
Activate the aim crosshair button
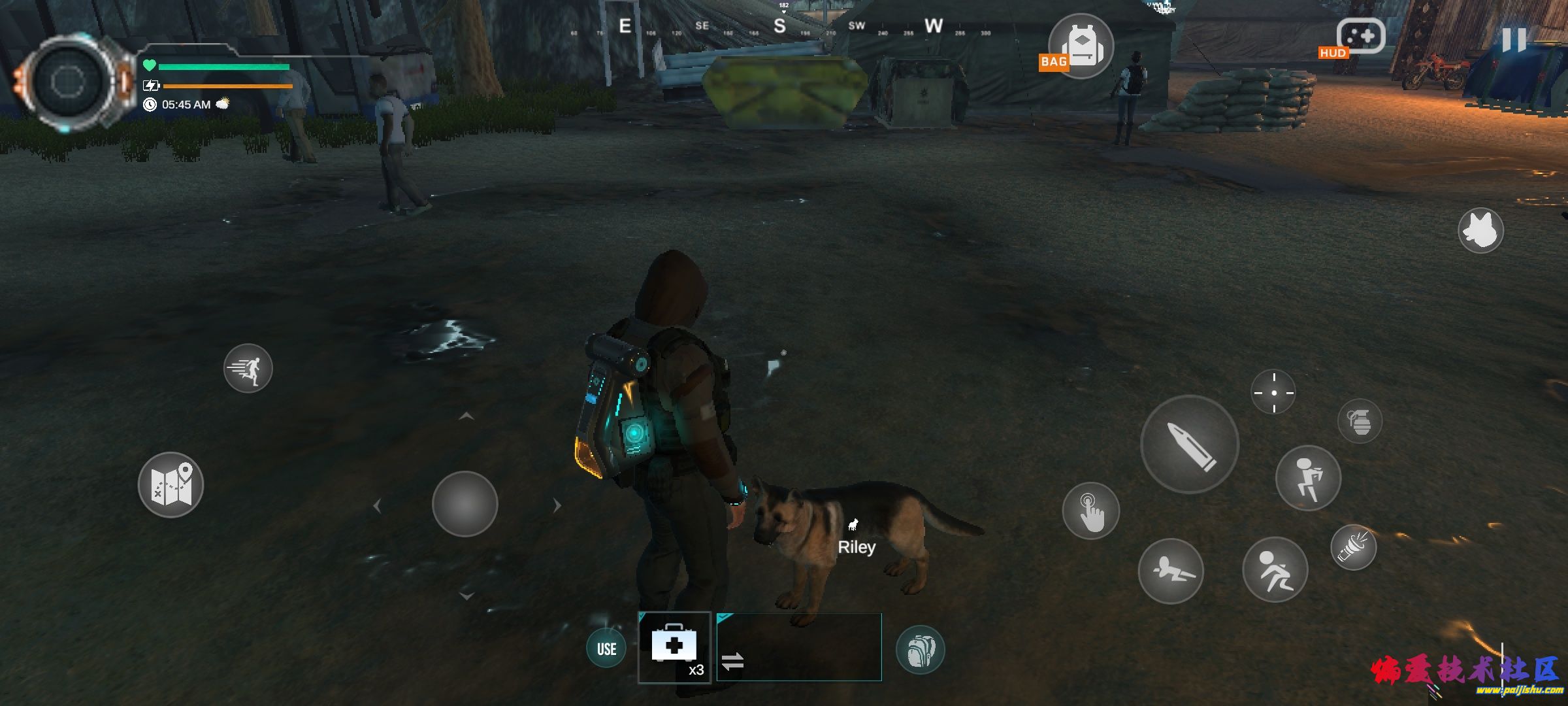coord(1273,392)
